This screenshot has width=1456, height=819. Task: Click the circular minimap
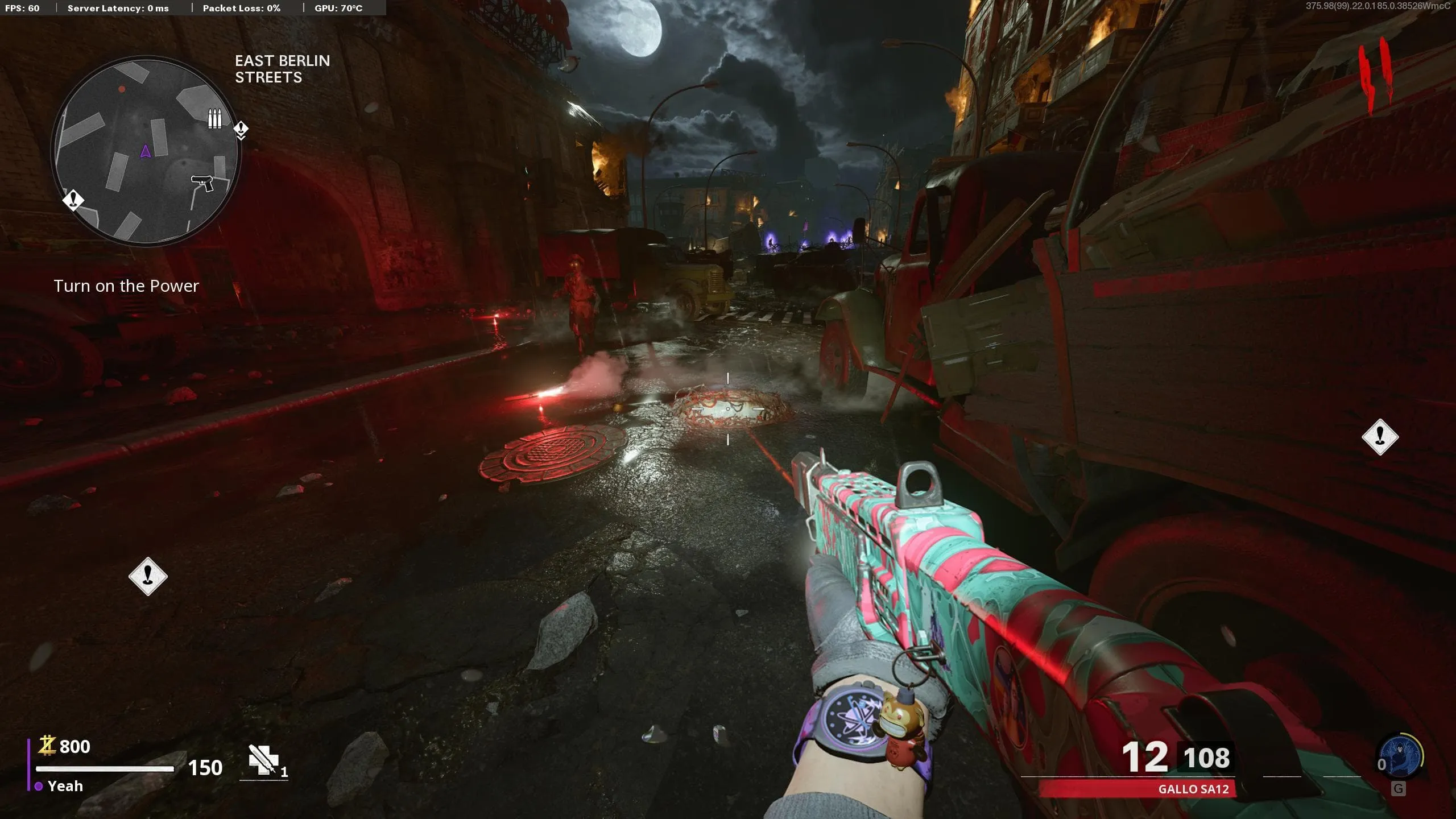point(146,151)
